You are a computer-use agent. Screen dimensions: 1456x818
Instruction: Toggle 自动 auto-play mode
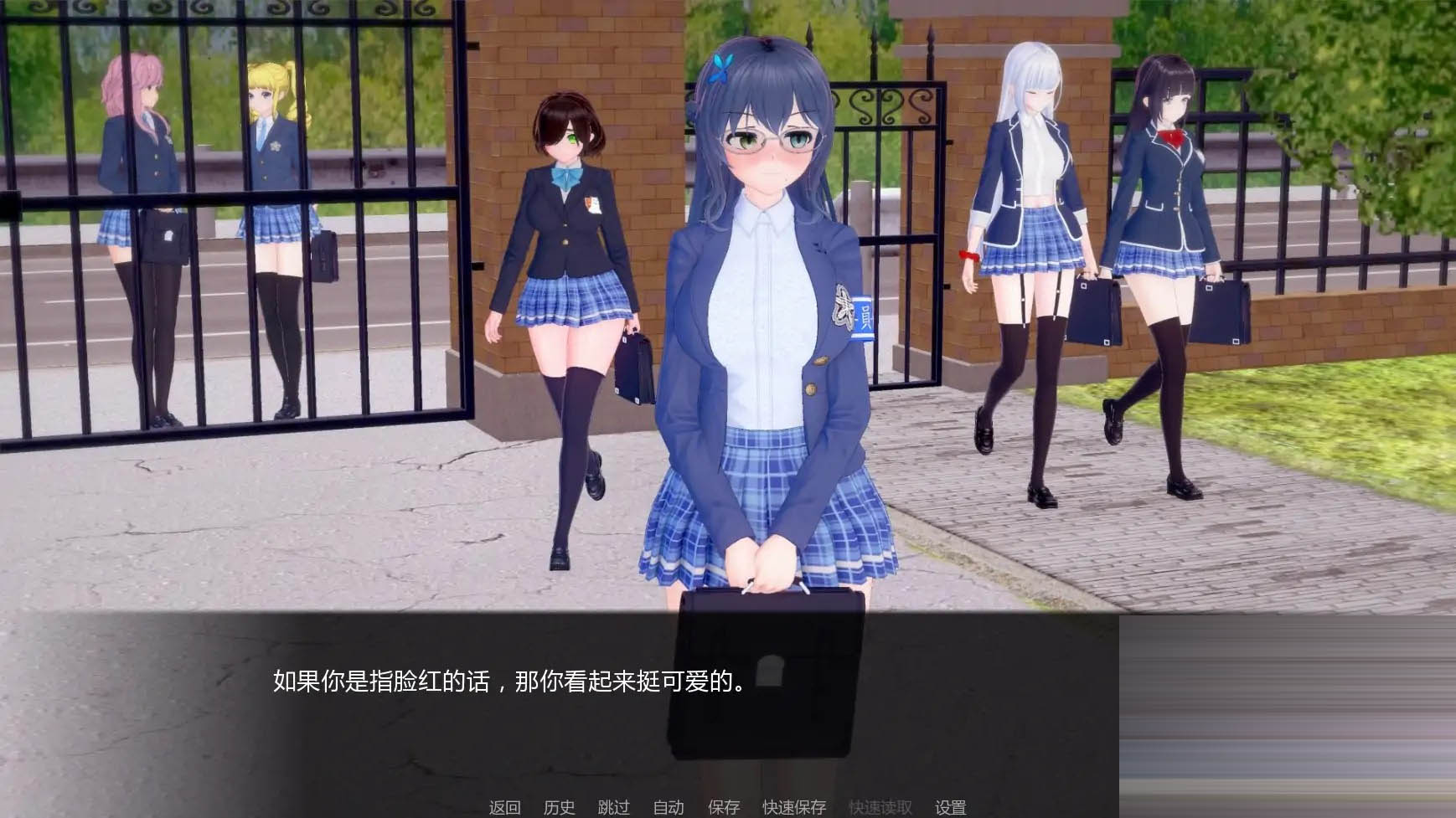(669, 808)
